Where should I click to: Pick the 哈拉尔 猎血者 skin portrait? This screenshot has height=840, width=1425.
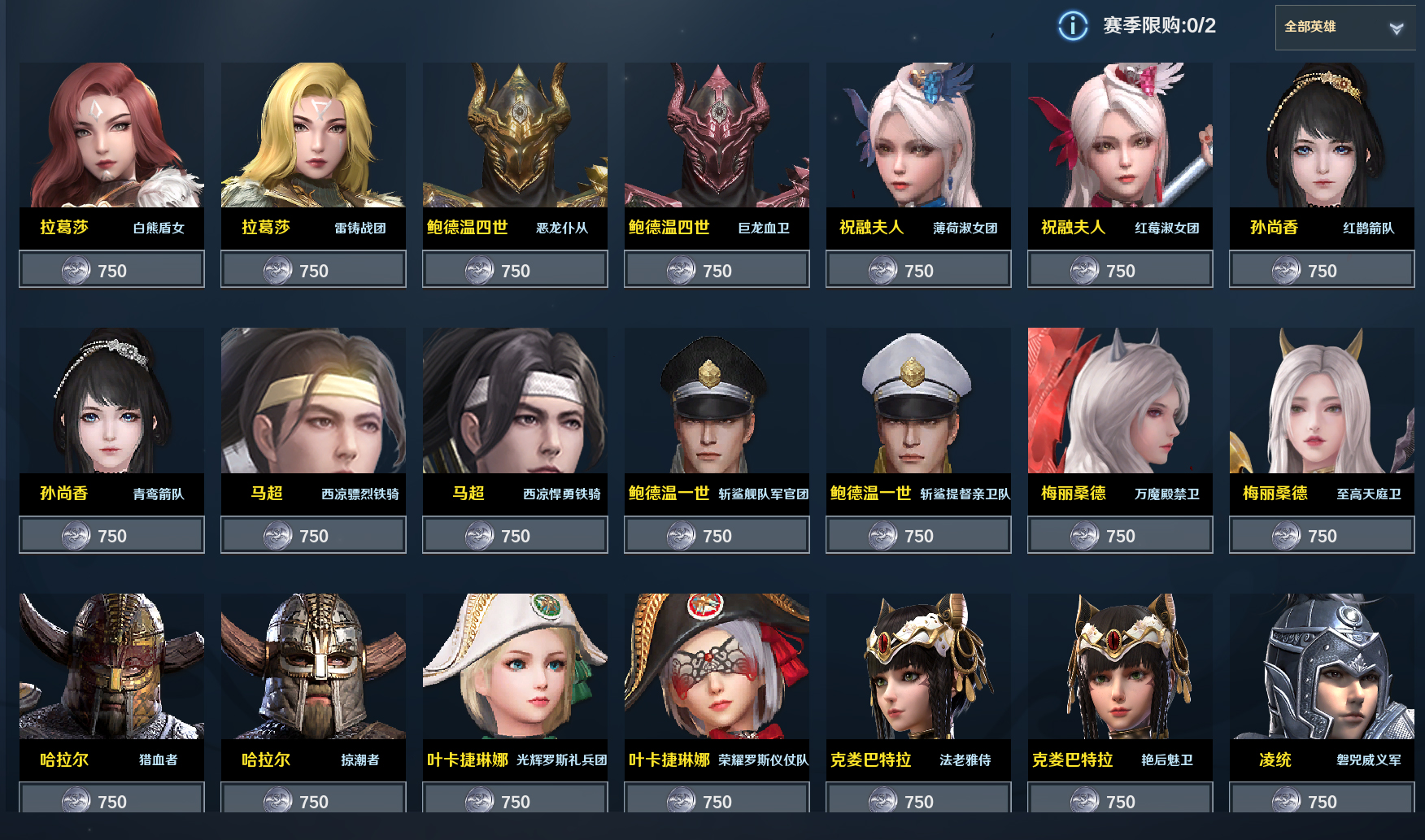(x=111, y=666)
